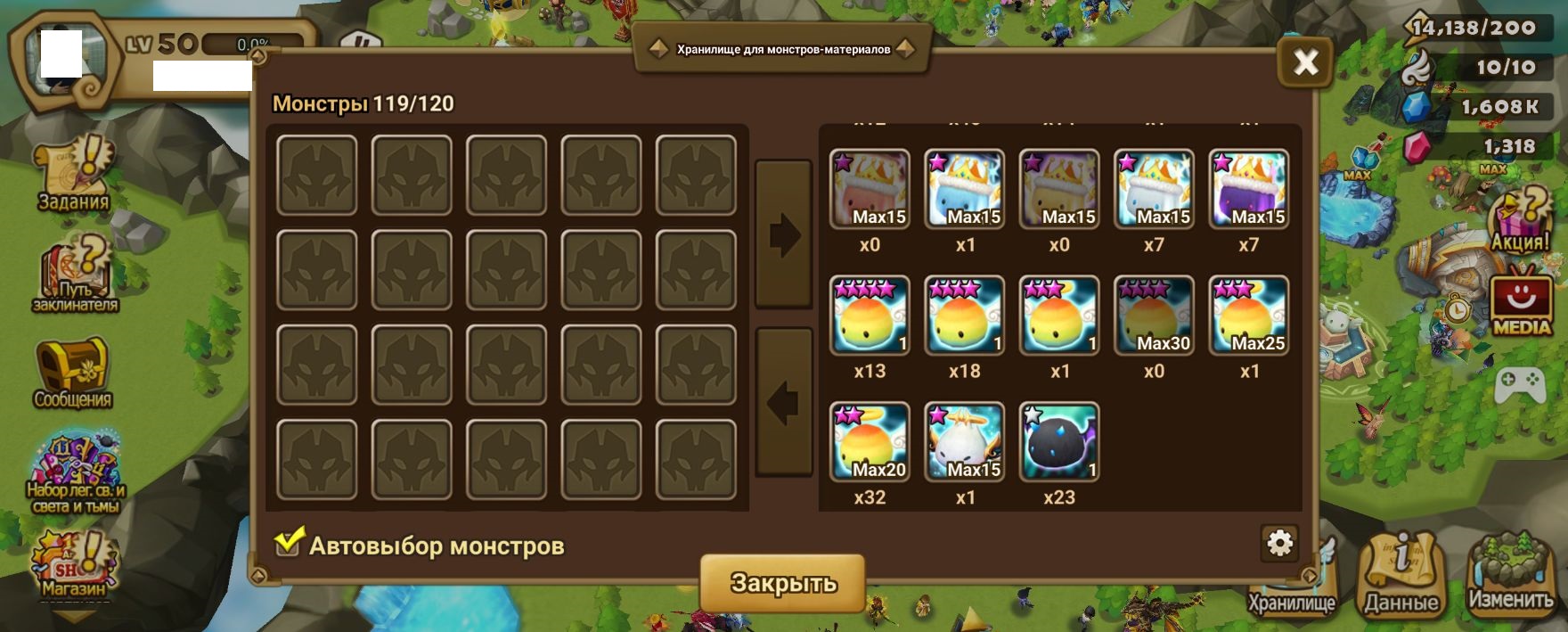Open the Магазин shop
The width and height of the screenshot is (1568, 632).
point(73,566)
